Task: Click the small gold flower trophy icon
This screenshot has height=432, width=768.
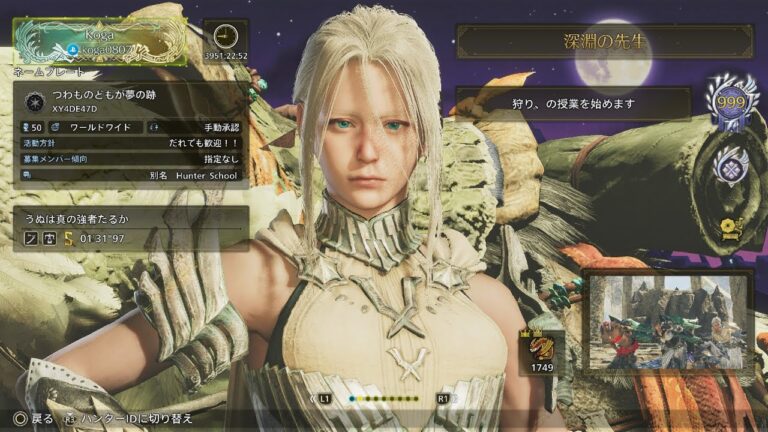Action: click(x=731, y=229)
